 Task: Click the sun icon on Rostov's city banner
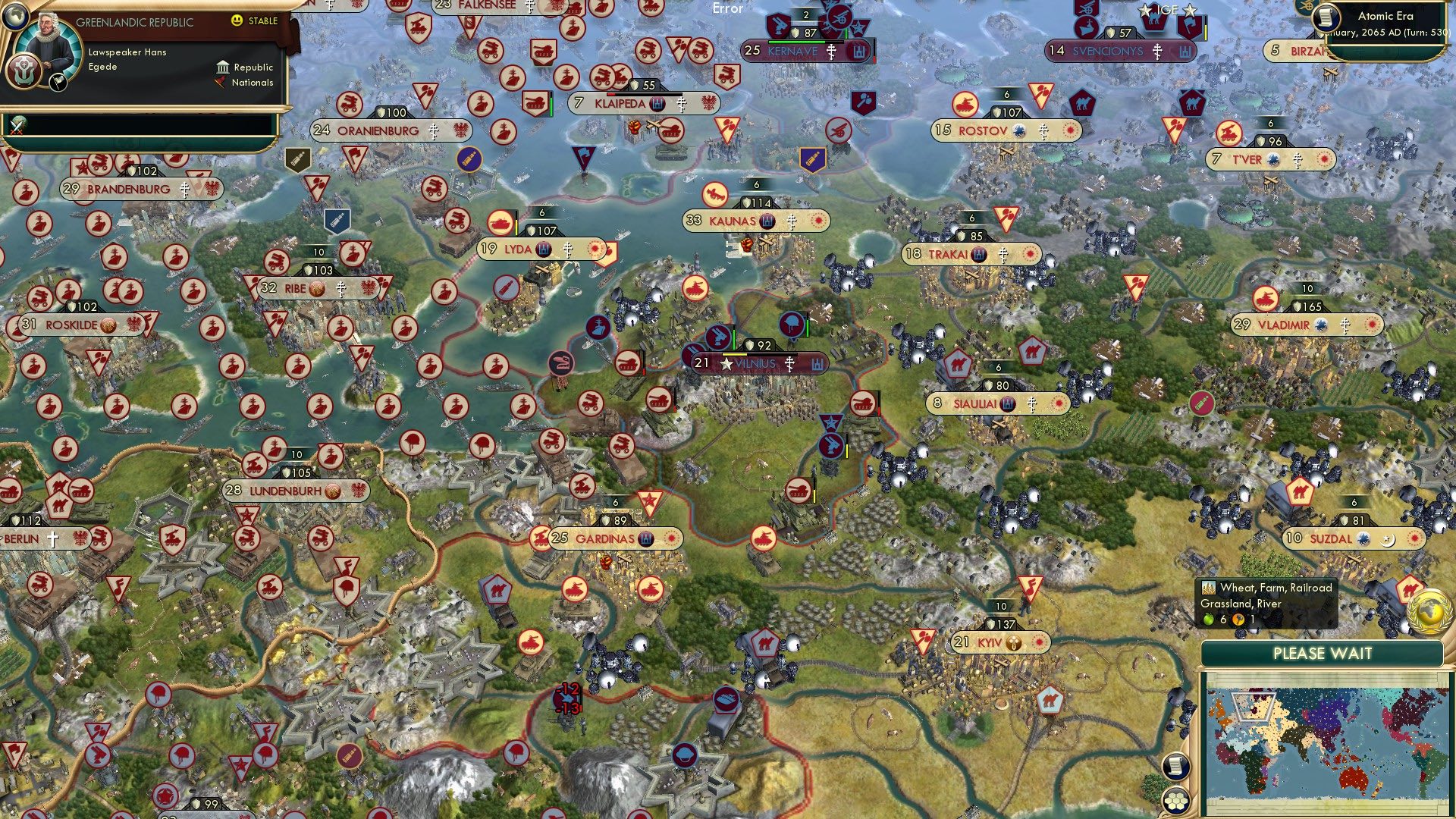[1068, 130]
